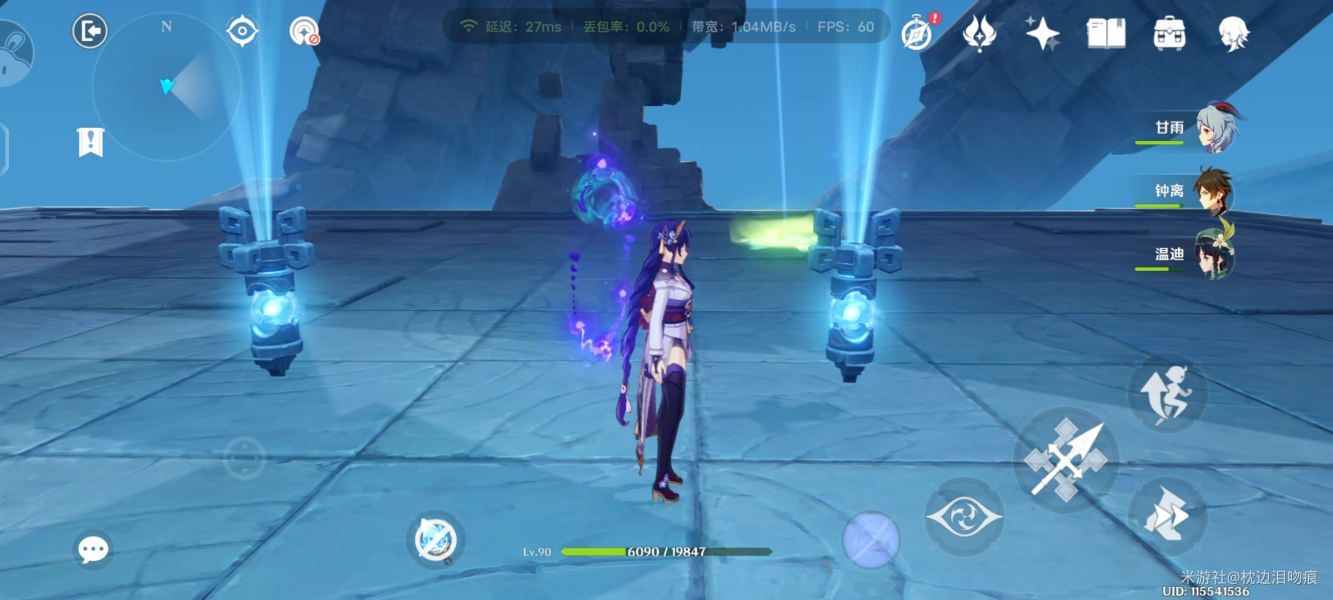
Task: Tap the exit domain door icon
Action: (90, 32)
